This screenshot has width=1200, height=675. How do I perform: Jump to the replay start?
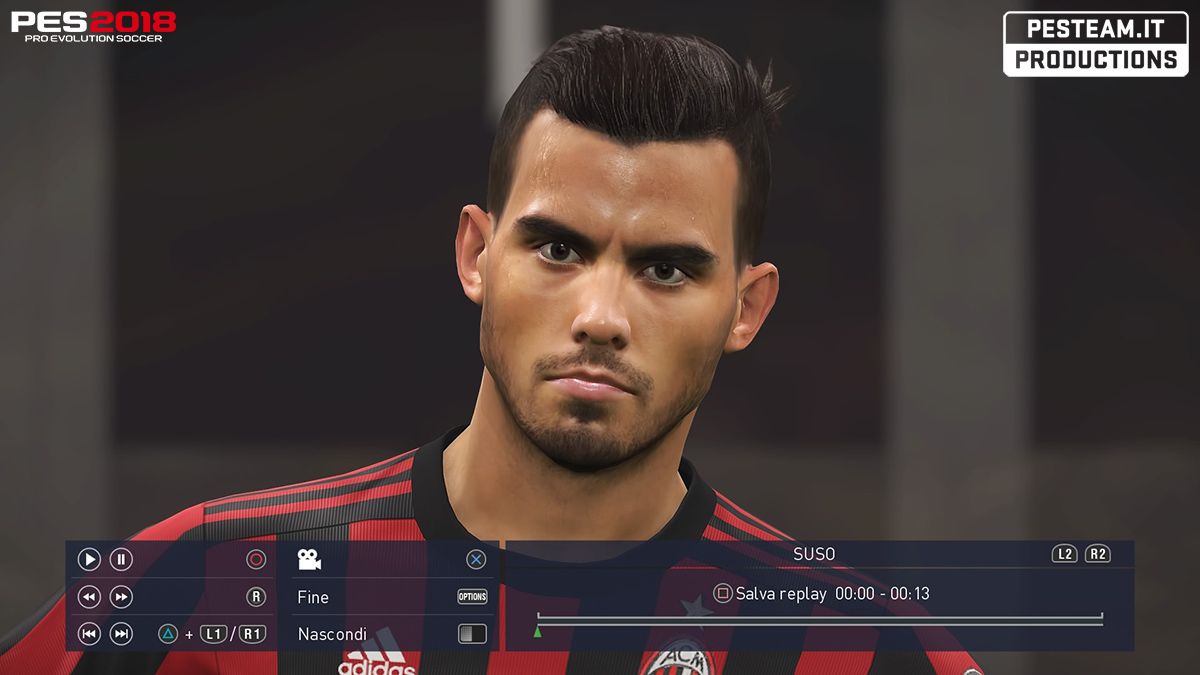pyautogui.click(x=89, y=633)
